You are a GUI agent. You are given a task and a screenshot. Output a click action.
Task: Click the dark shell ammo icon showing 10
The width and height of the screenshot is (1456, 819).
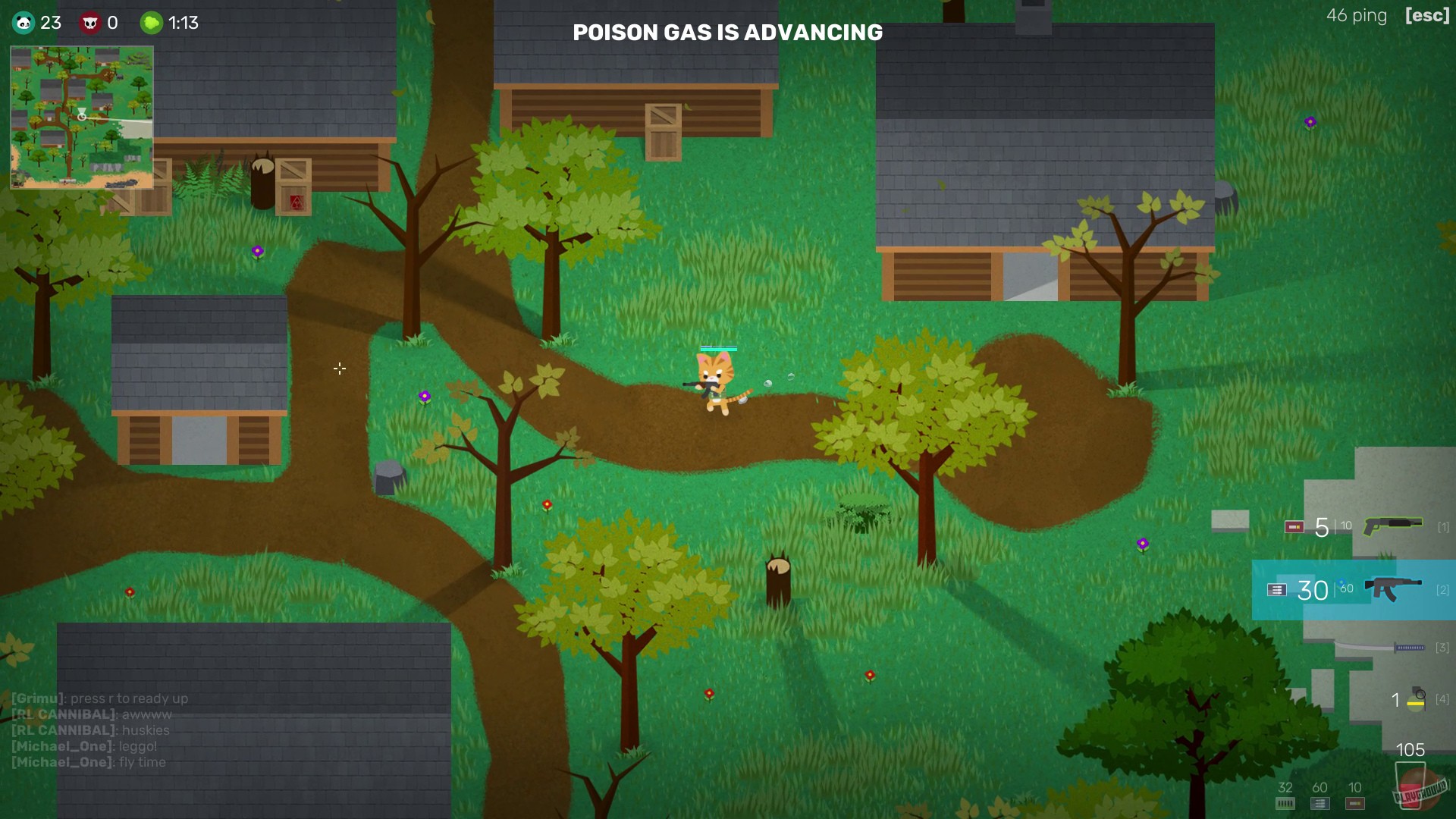pos(1355,804)
